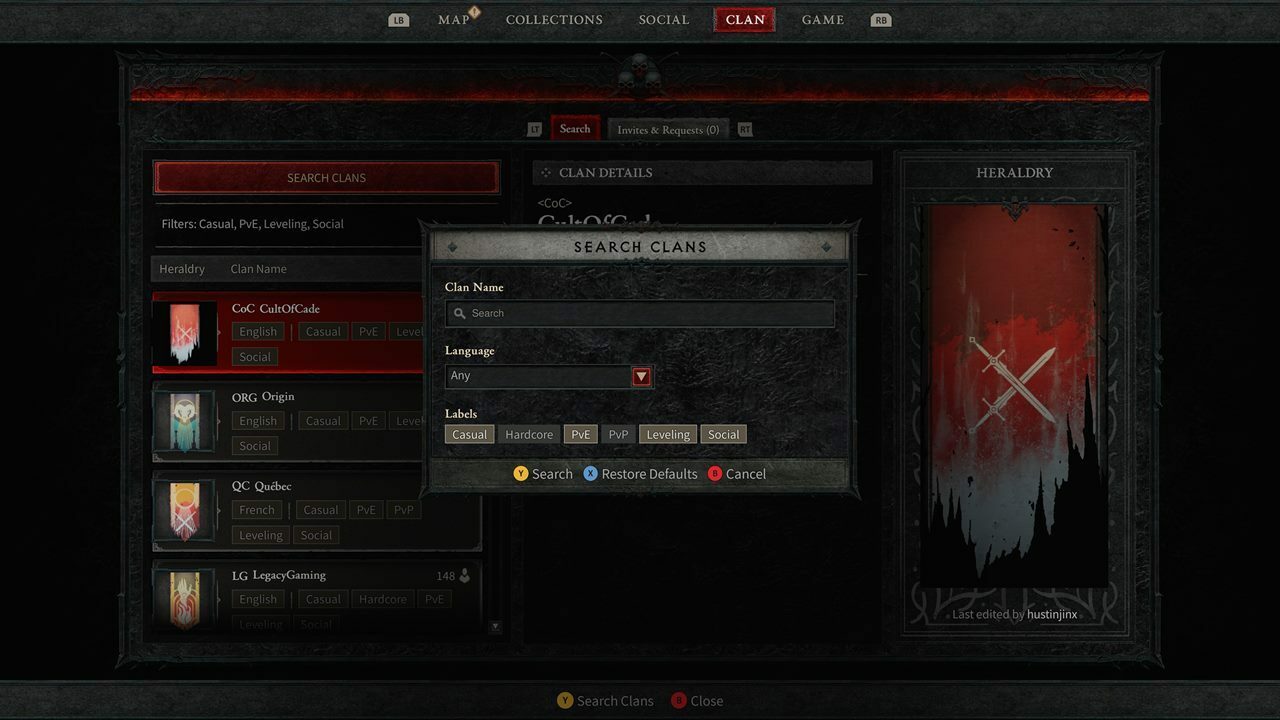Select the Search sub-tab
Image resolution: width=1280 pixels, height=720 pixels.
[575, 129]
